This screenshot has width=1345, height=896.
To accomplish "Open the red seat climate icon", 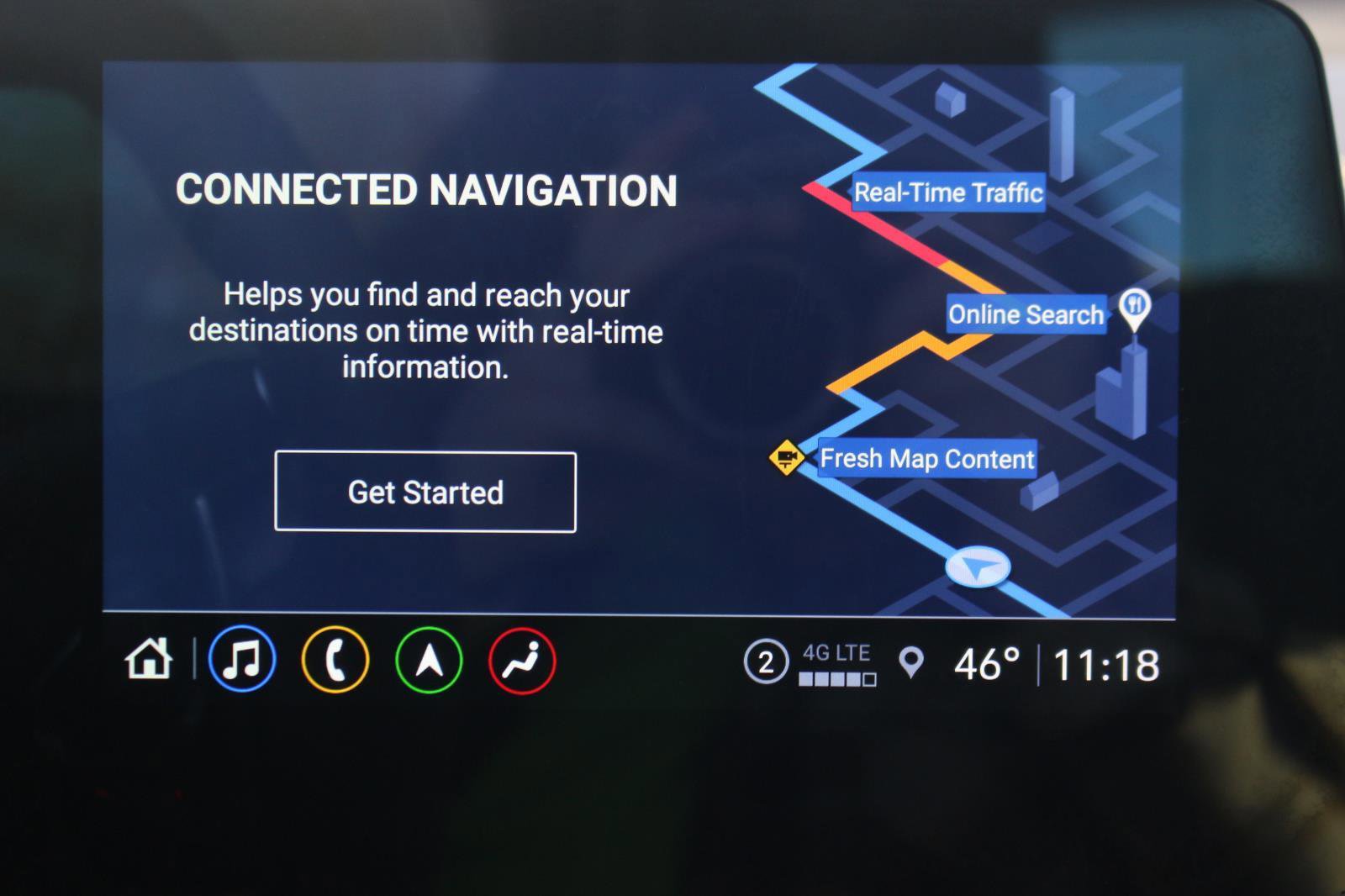I will 522,660.
